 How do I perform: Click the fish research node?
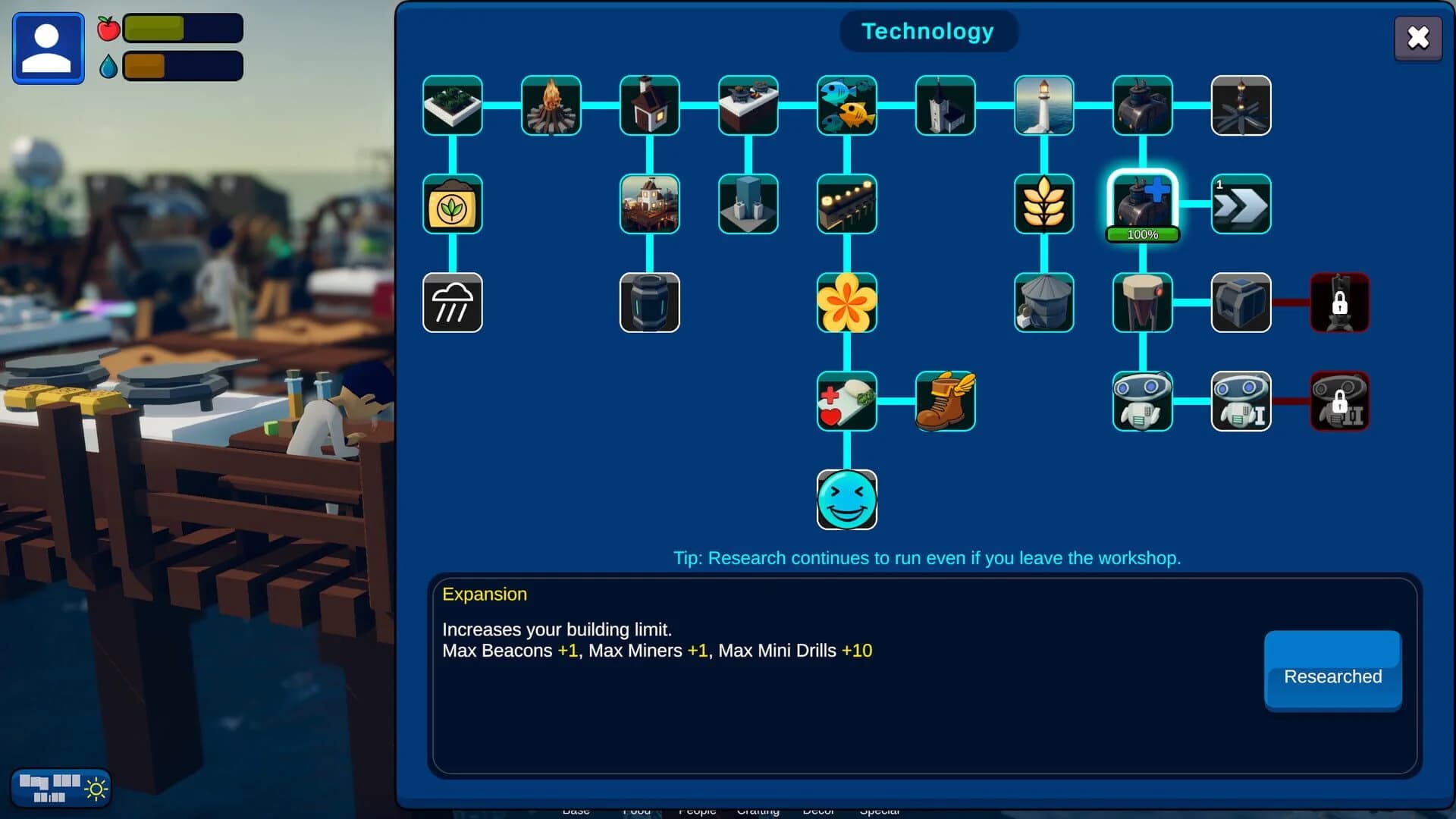tap(847, 106)
